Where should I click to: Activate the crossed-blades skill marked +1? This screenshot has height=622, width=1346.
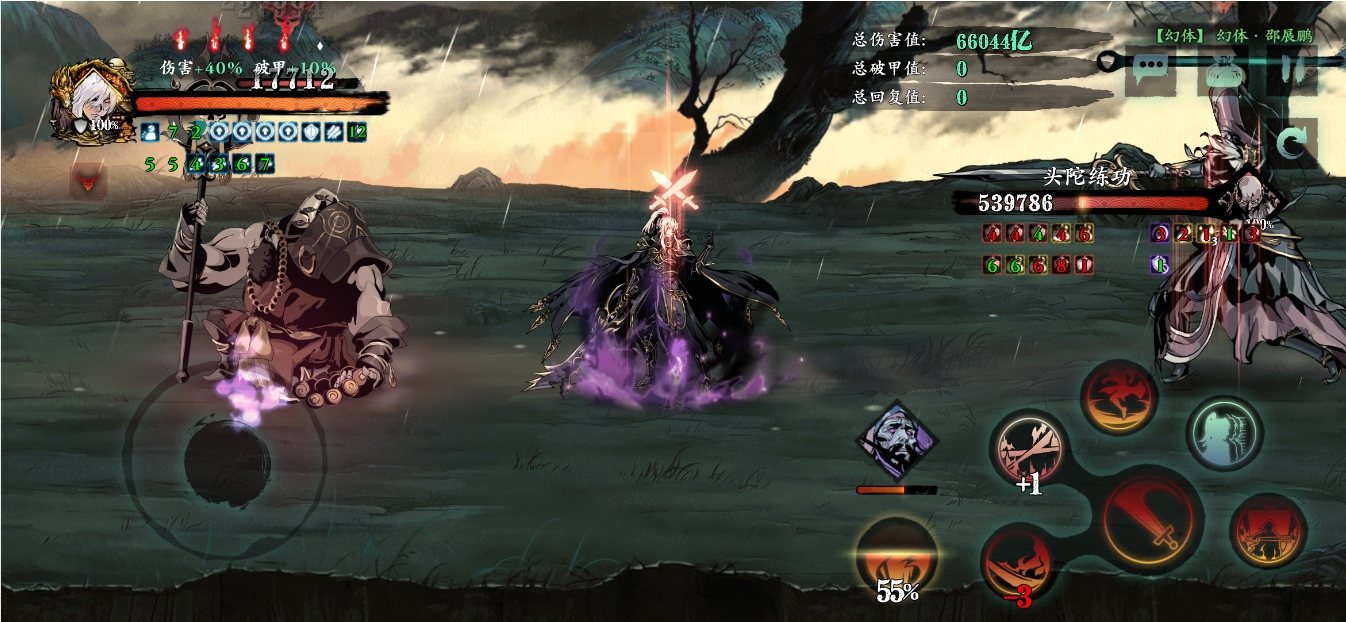point(1028,447)
